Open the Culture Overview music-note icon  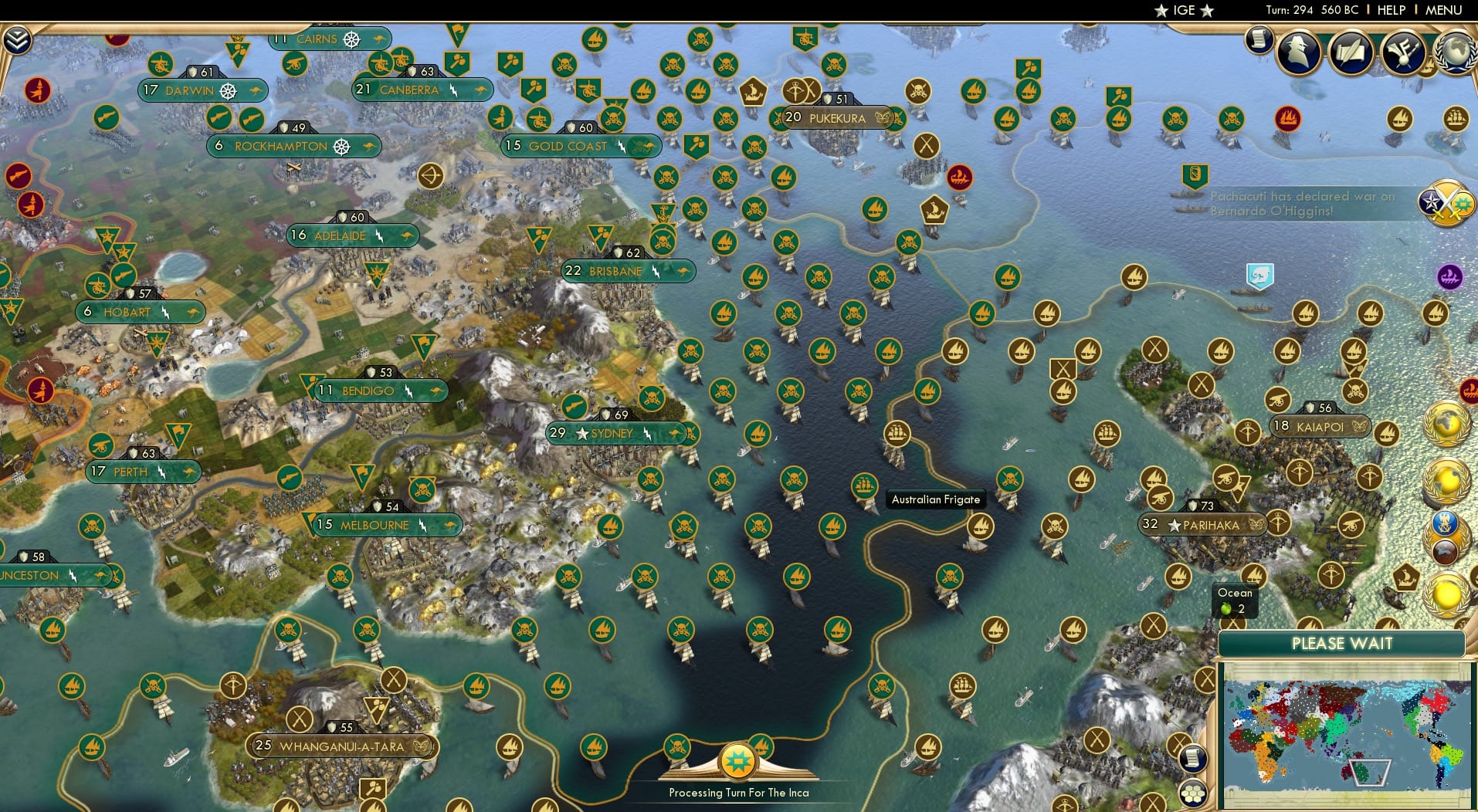[1403, 52]
